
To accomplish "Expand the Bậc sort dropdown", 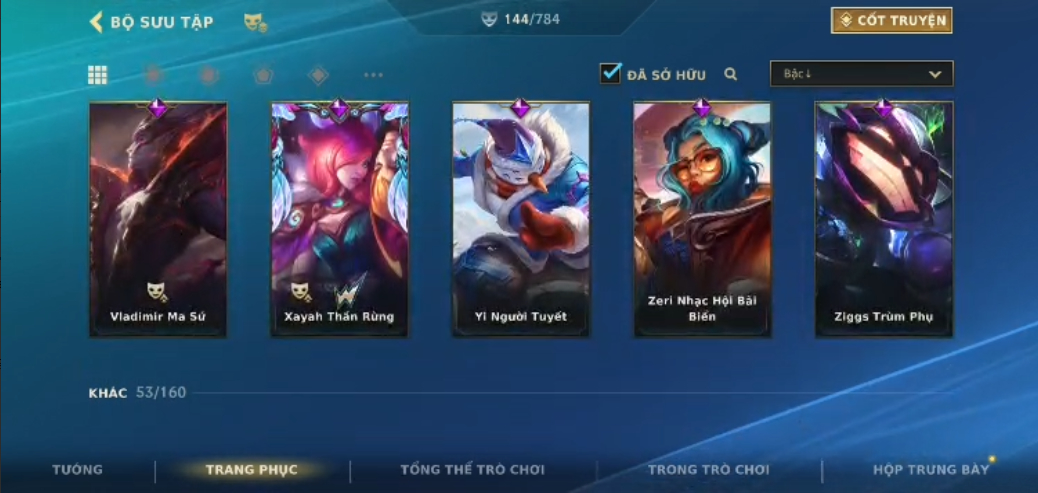I will (861, 74).
